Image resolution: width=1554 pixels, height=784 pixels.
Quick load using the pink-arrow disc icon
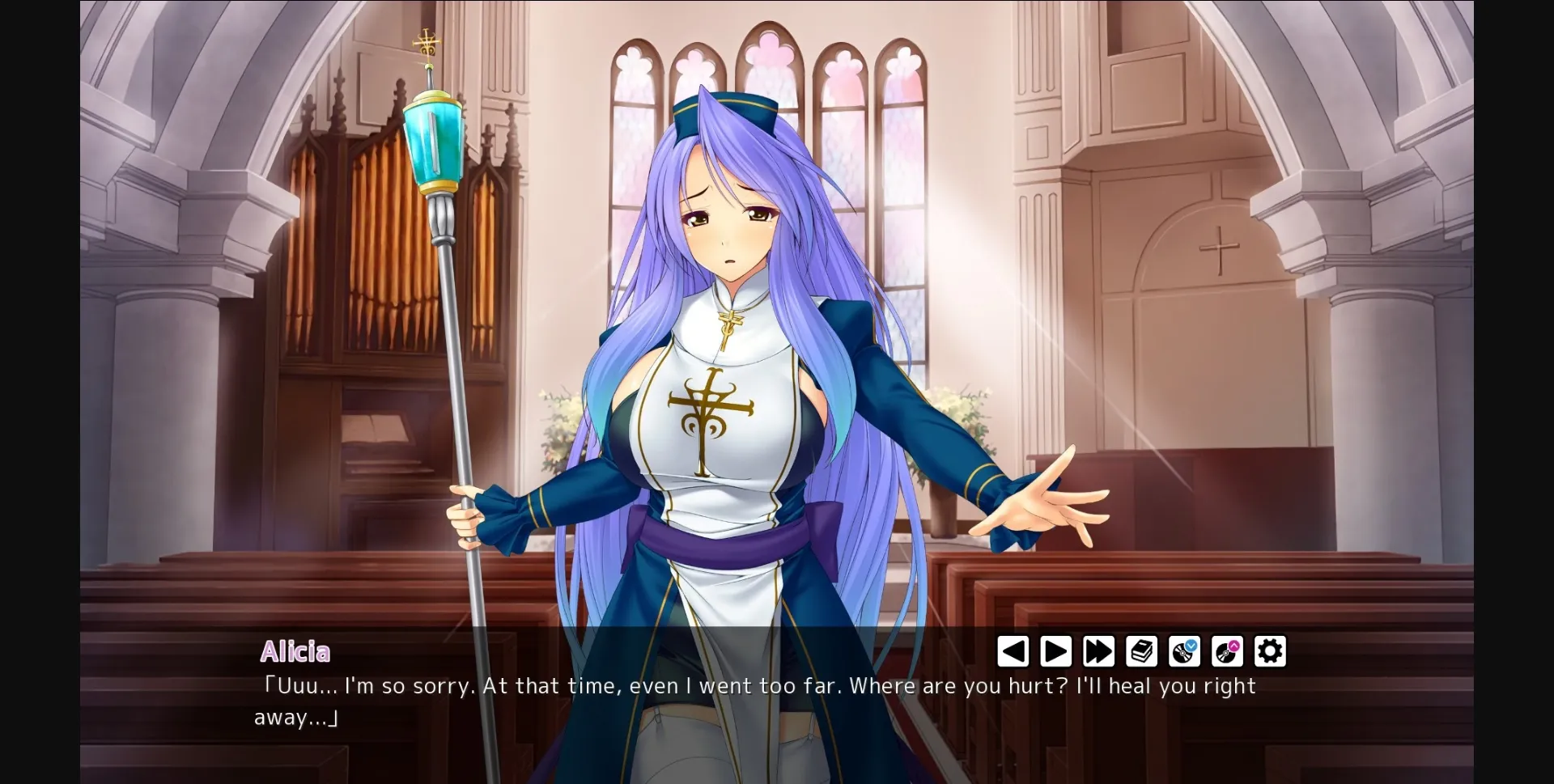coord(1227,651)
